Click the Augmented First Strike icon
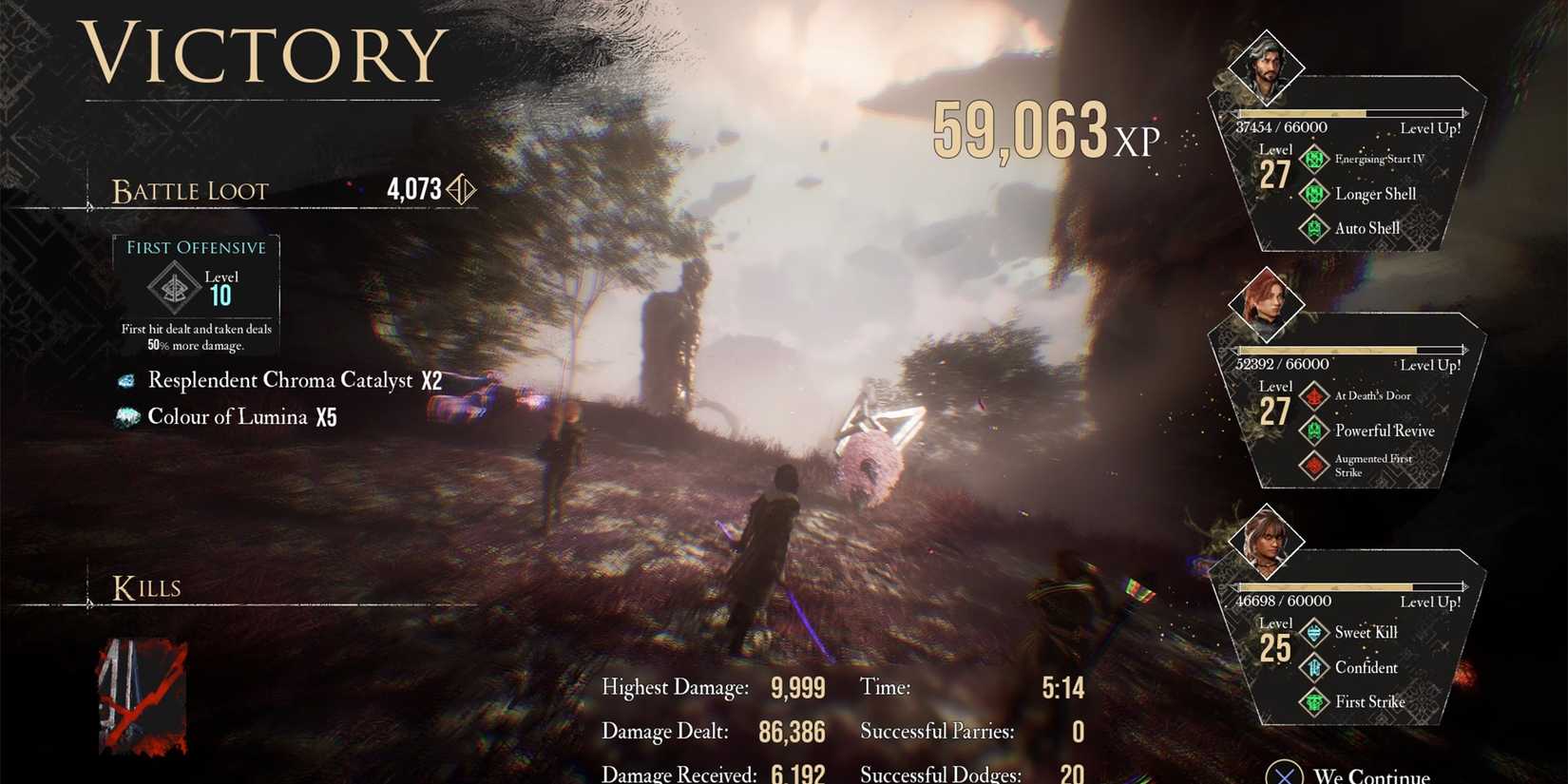Screen dimensions: 1568x784 (x=1314, y=465)
